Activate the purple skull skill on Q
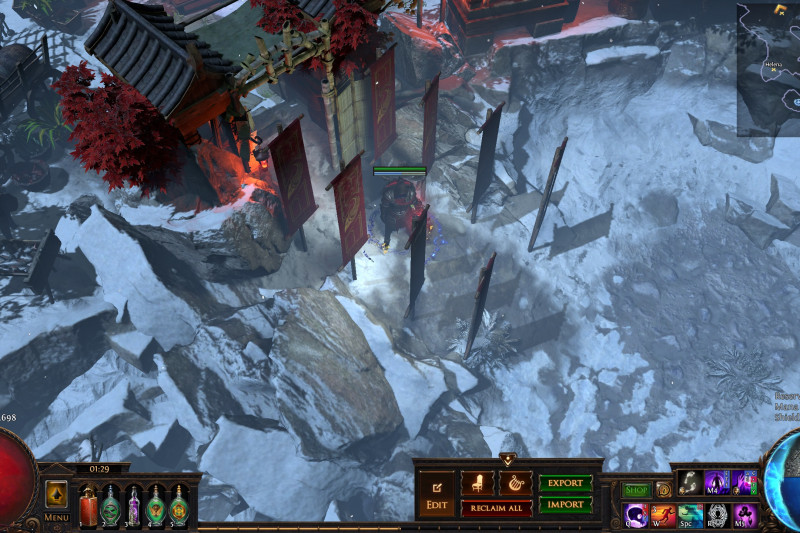800x533 pixels. click(636, 516)
